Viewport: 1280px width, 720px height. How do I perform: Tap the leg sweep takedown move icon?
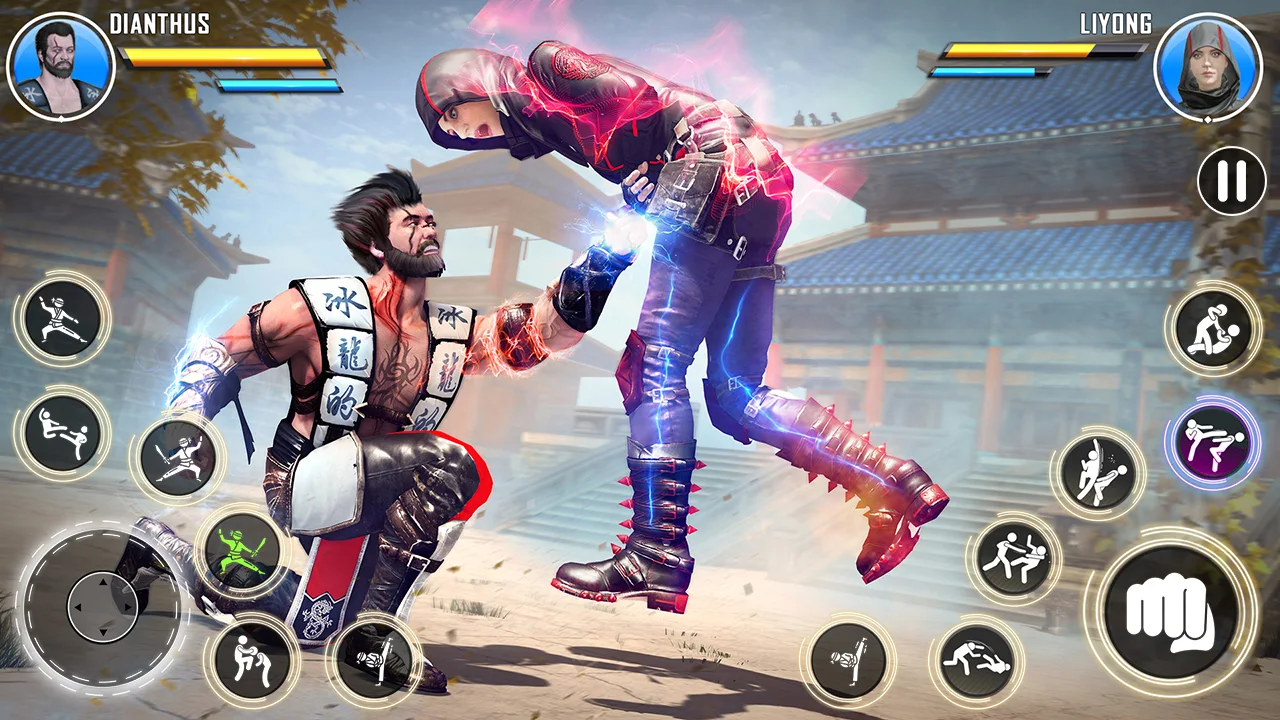click(x=976, y=660)
